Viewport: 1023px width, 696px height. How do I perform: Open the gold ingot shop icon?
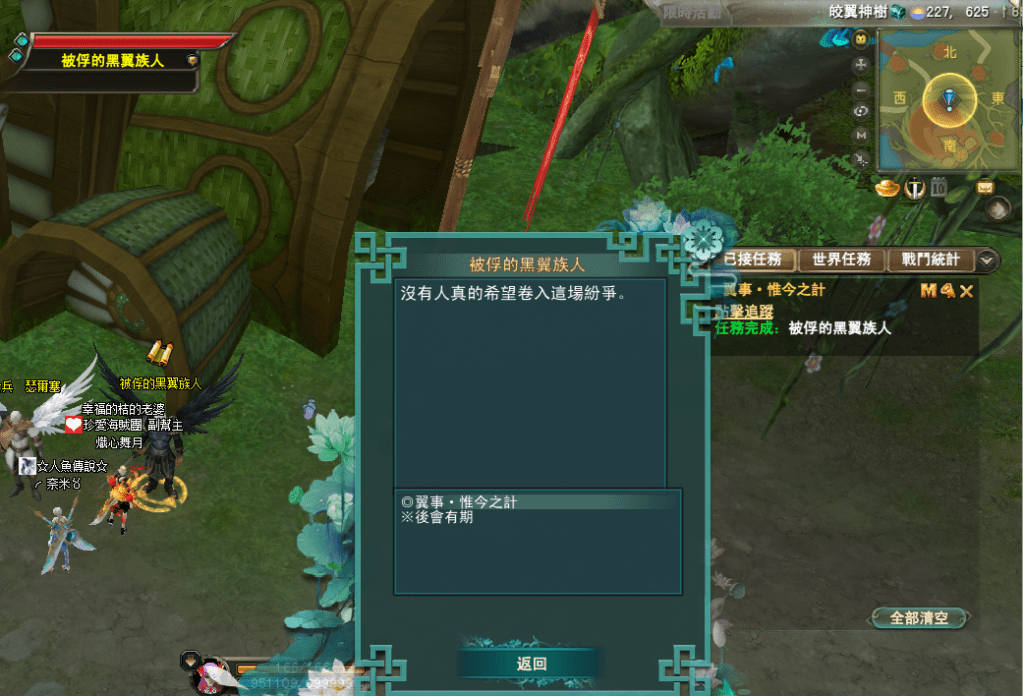pos(886,188)
